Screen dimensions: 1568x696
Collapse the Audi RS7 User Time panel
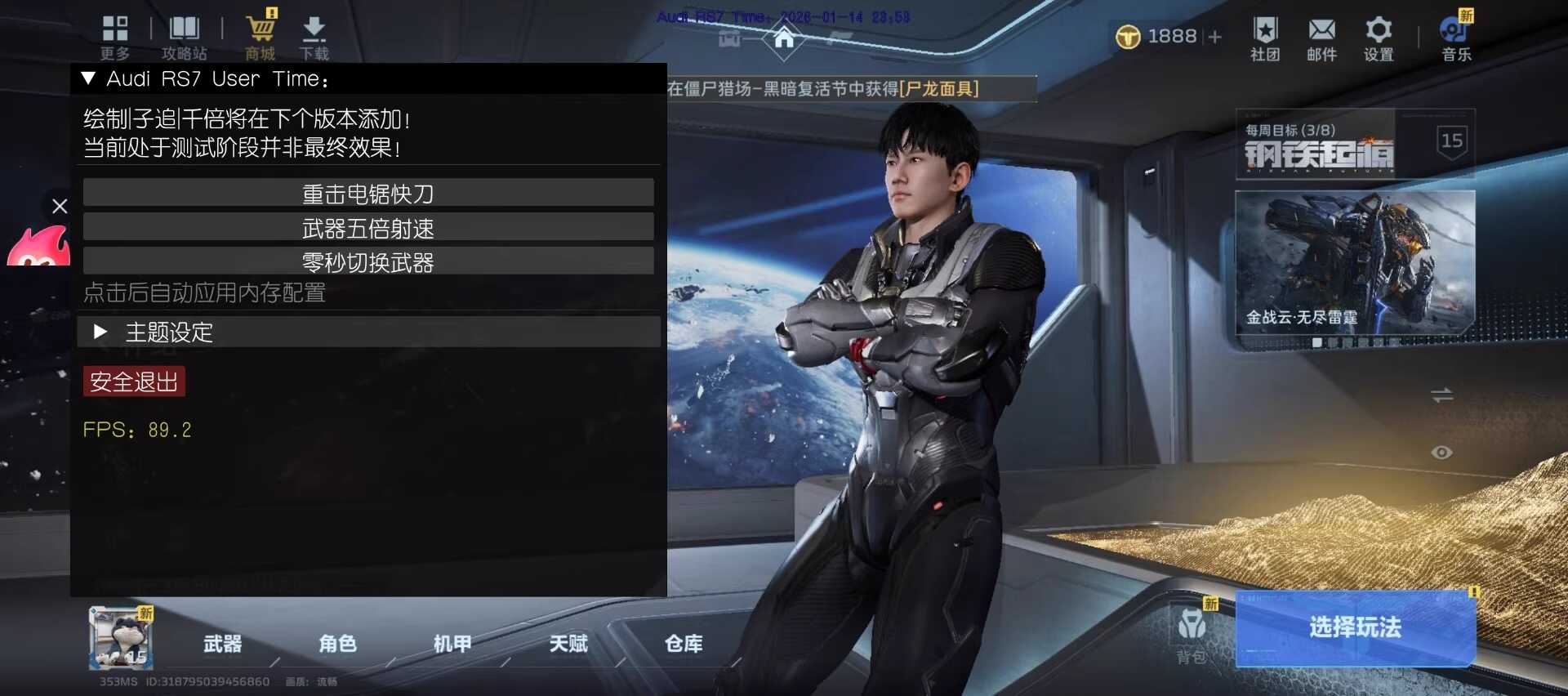90,78
